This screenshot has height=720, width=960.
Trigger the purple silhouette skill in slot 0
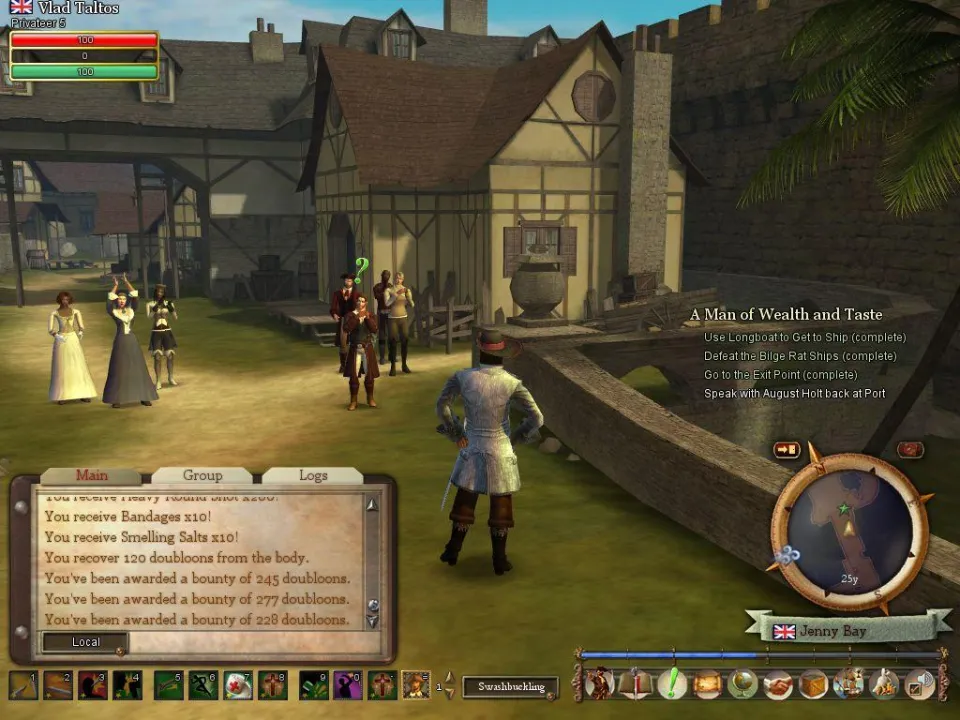[x=347, y=685]
